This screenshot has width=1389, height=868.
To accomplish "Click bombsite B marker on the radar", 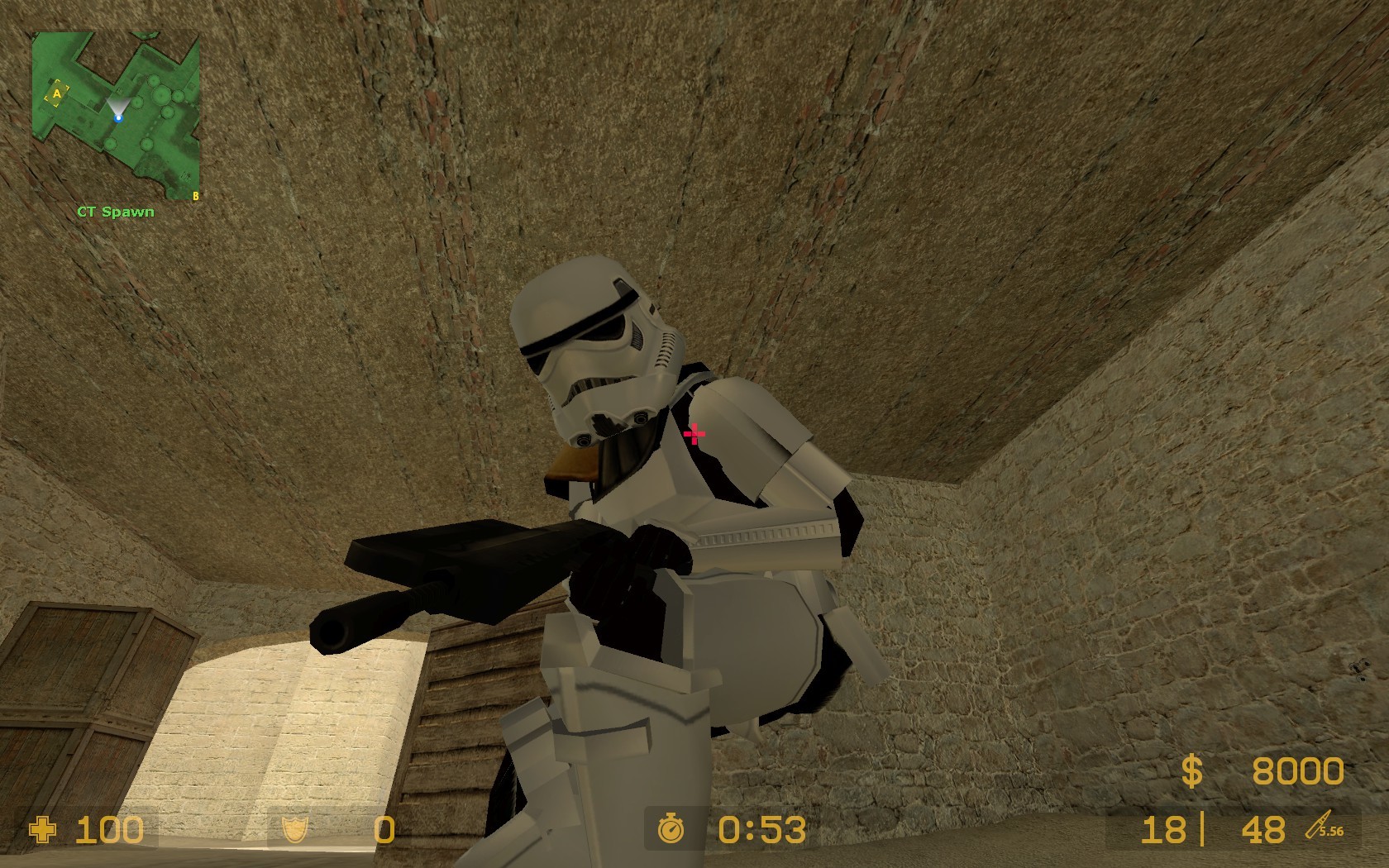I will pyautogui.click(x=195, y=198).
